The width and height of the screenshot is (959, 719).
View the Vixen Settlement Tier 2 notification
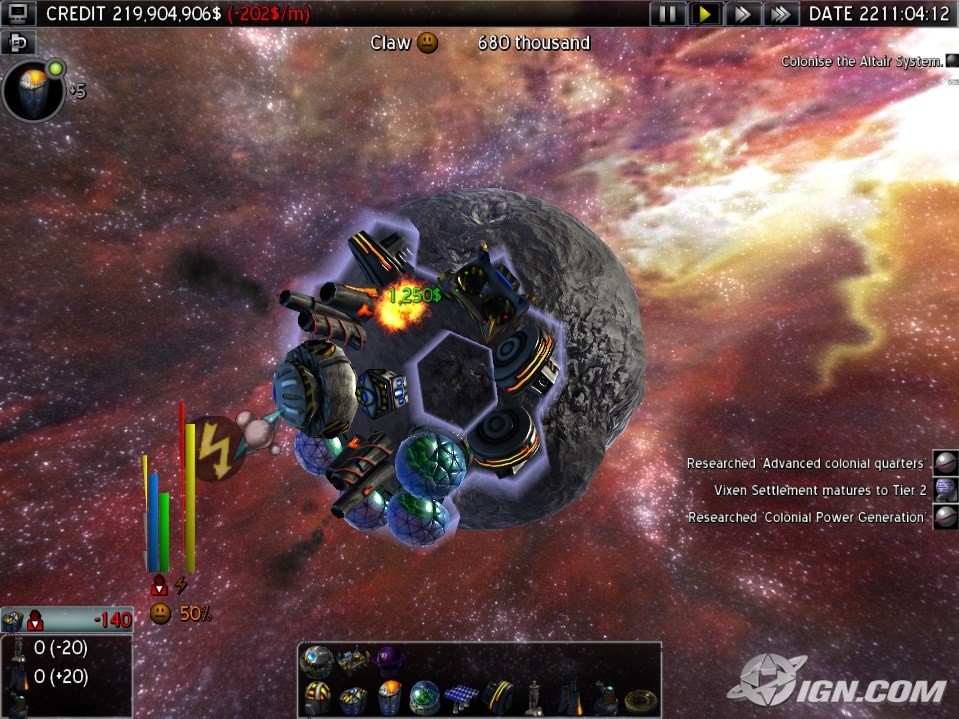pyautogui.click(x=945, y=490)
